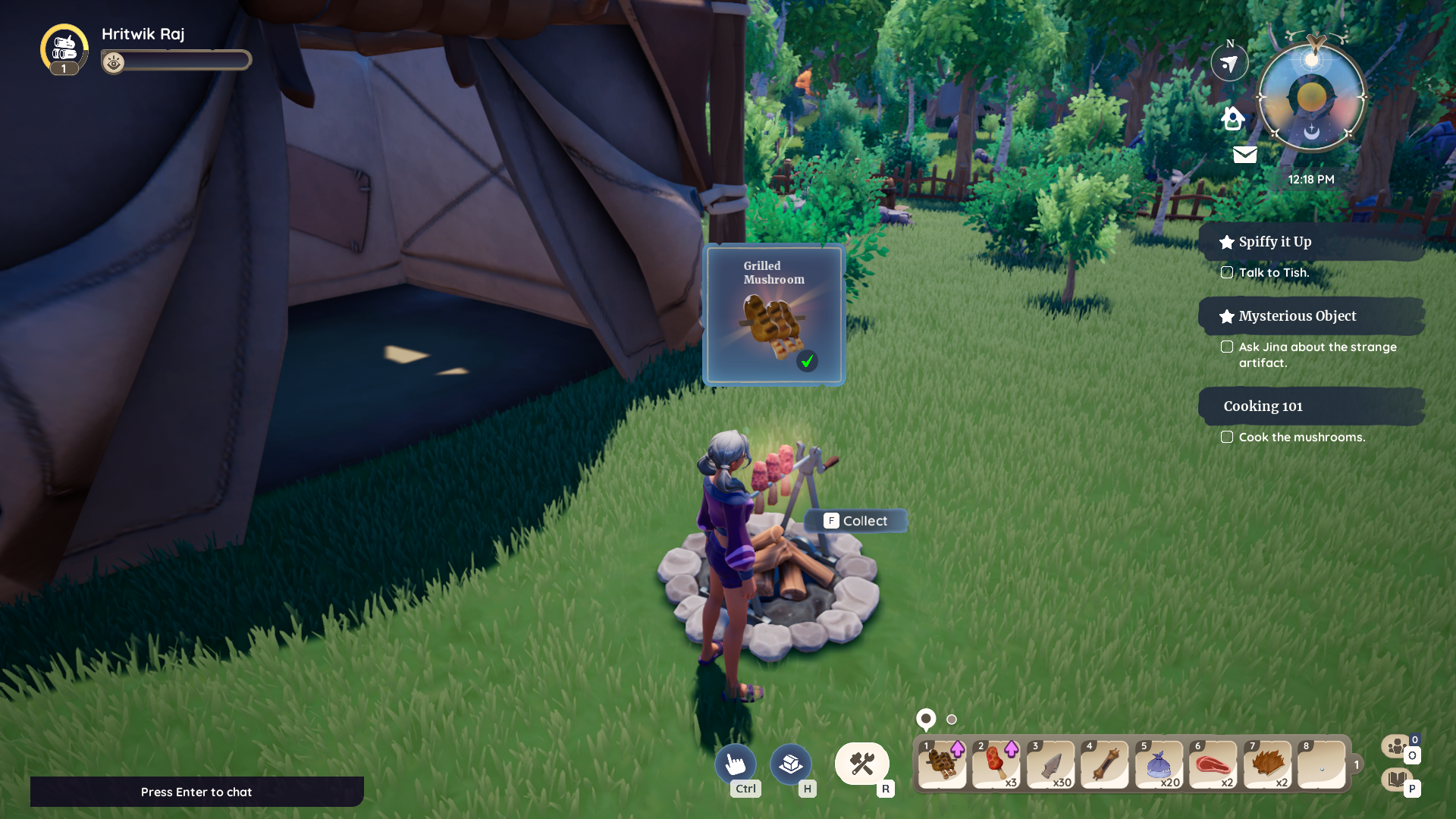Select the blue sack hotbar slot
Viewport: 1456px width, 819px height.
pyautogui.click(x=1159, y=765)
